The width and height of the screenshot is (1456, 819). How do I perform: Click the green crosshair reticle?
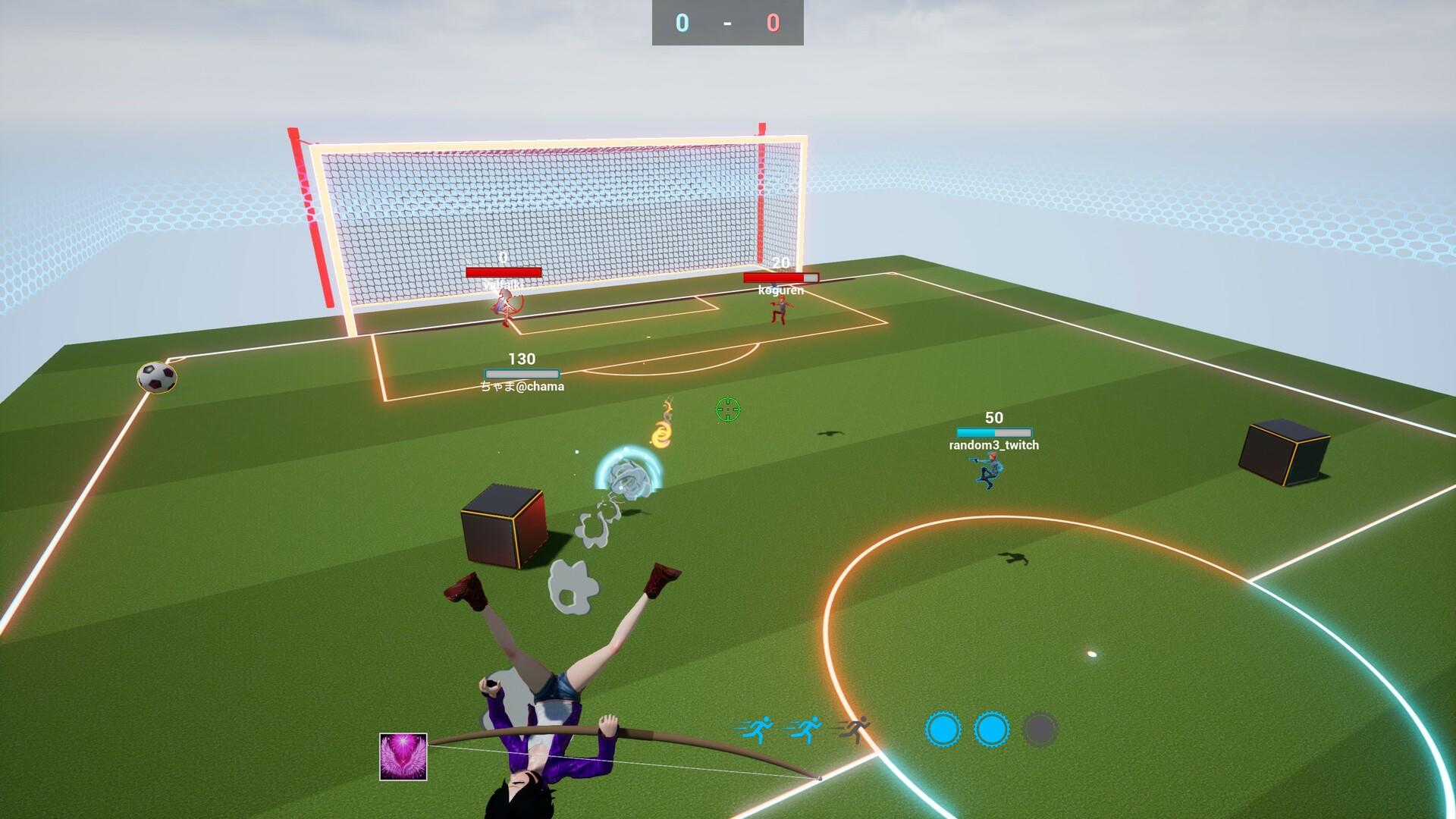pyautogui.click(x=727, y=409)
